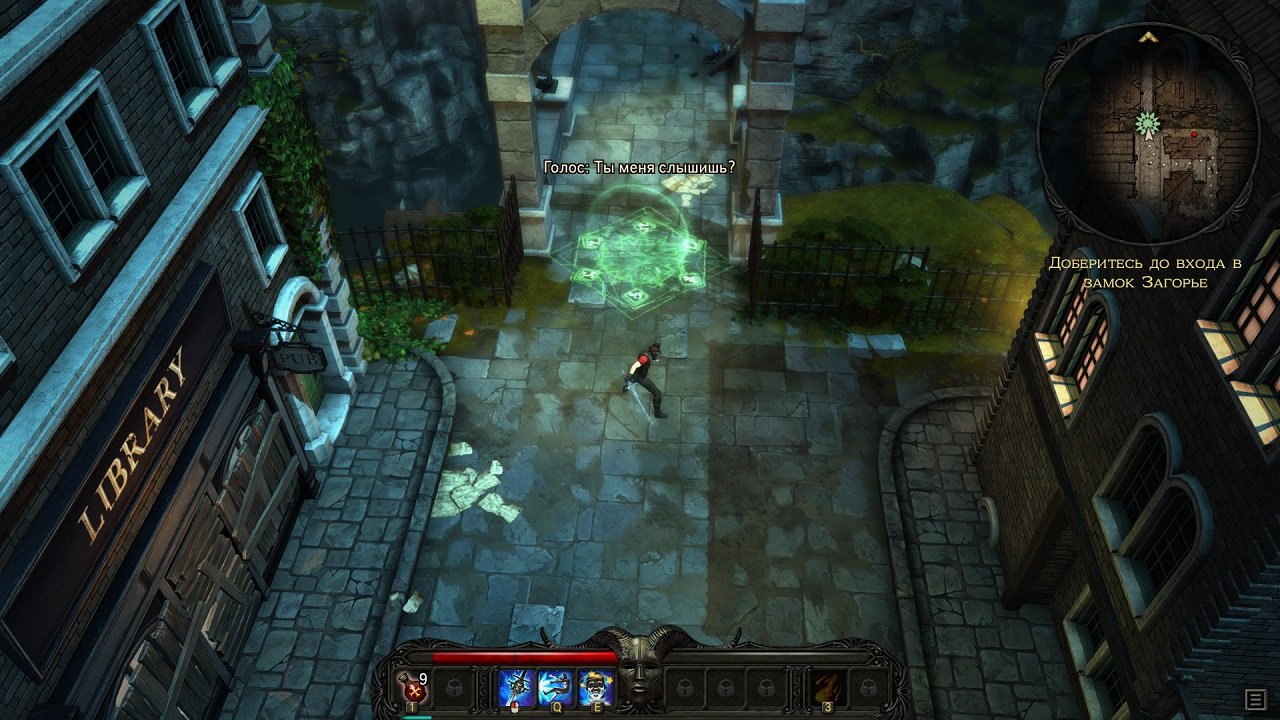Choose the dim orange claw-slash slot
The height and width of the screenshot is (720, 1280).
pyautogui.click(x=828, y=687)
